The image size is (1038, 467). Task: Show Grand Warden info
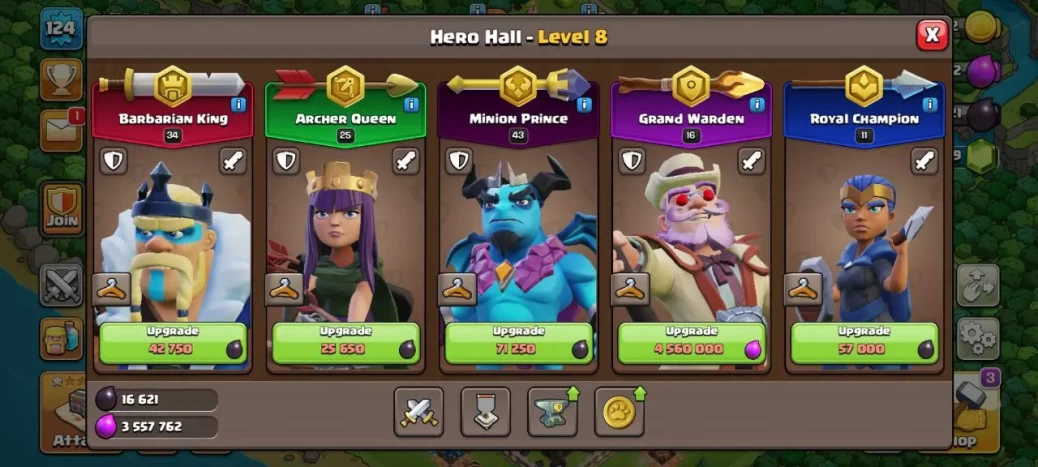click(x=758, y=104)
